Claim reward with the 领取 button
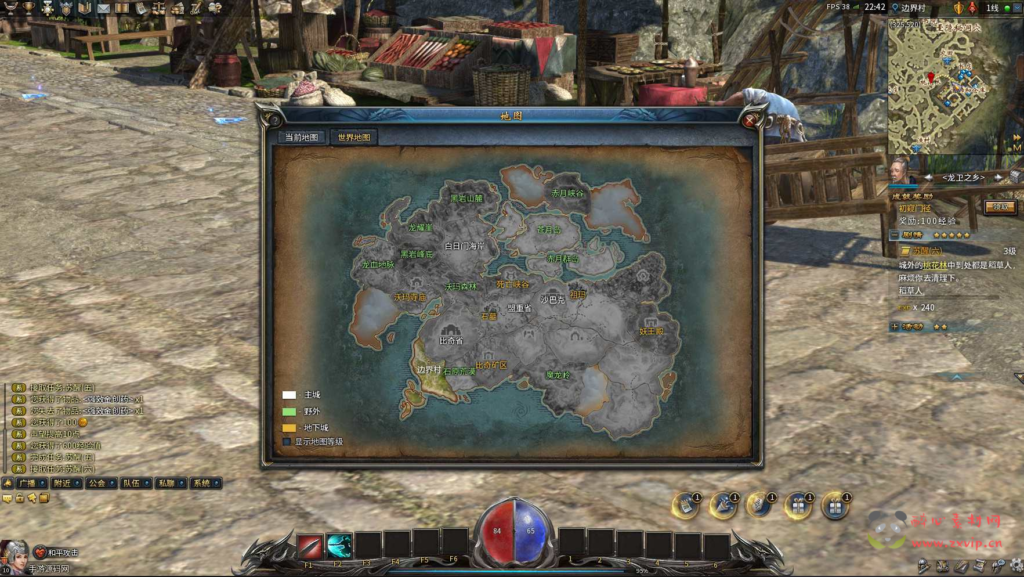1024x577 pixels. [999, 207]
